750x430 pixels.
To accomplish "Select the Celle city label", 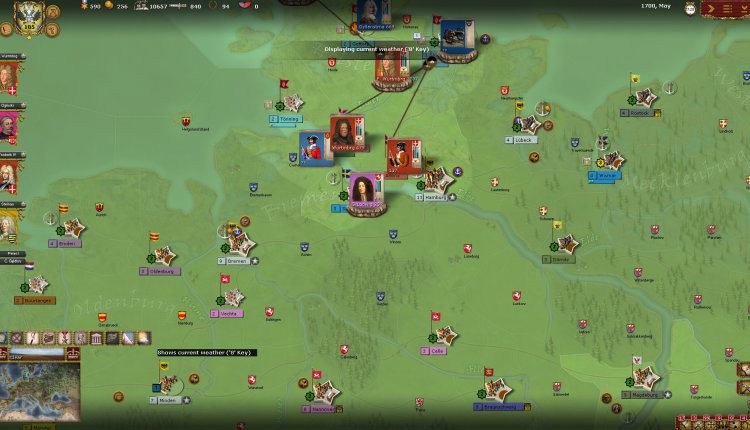I will pos(438,351).
